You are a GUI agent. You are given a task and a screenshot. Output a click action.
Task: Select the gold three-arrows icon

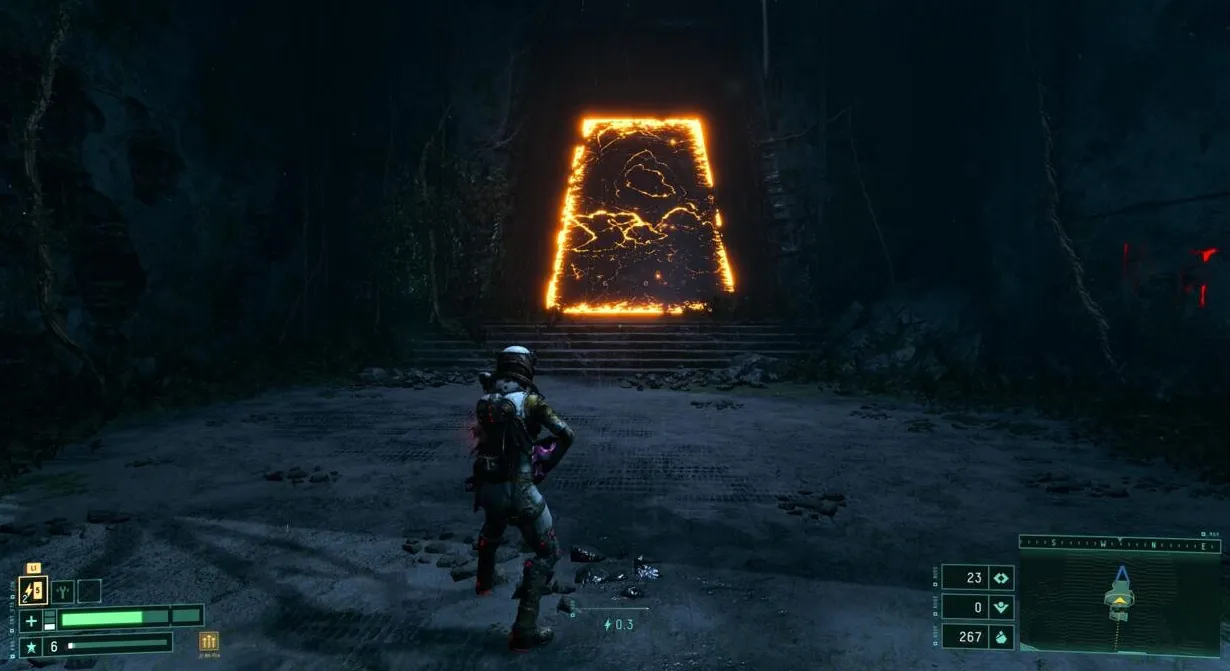209,642
